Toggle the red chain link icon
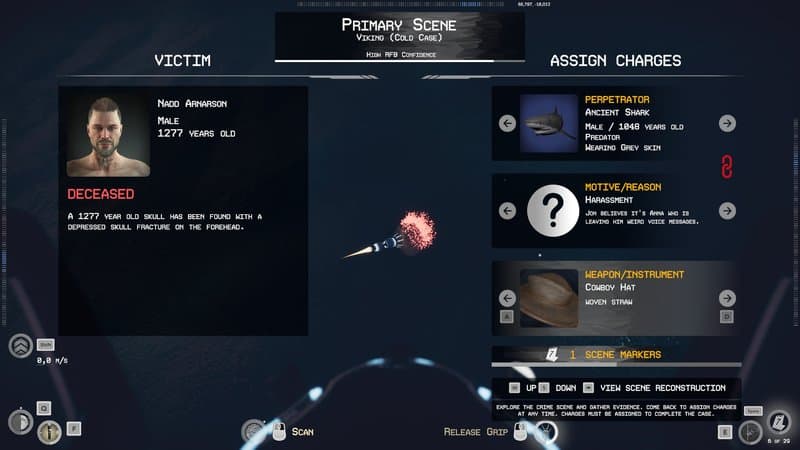The height and width of the screenshot is (450, 800). 727,167
